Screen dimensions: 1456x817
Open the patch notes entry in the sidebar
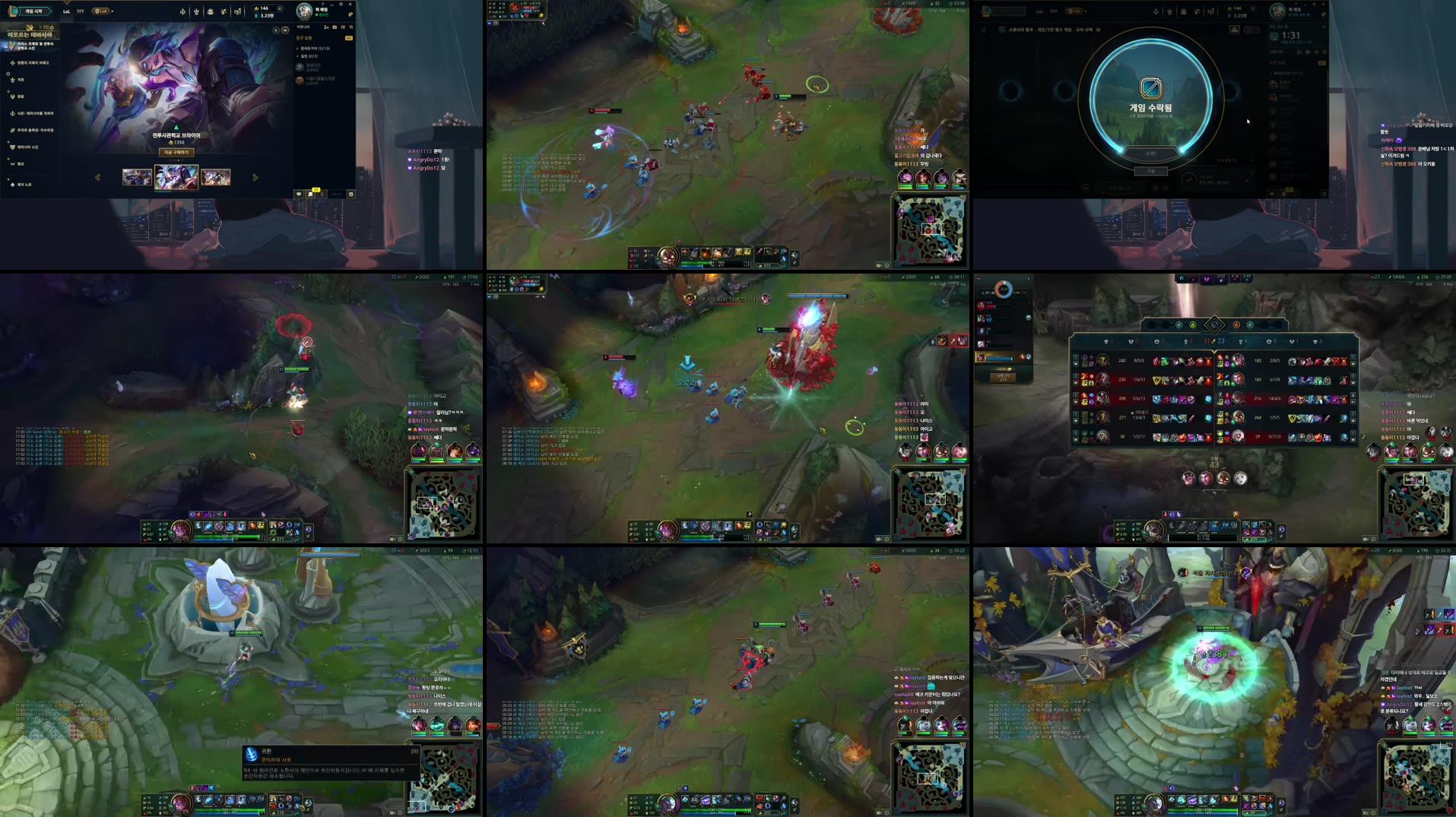pos(24,184)
